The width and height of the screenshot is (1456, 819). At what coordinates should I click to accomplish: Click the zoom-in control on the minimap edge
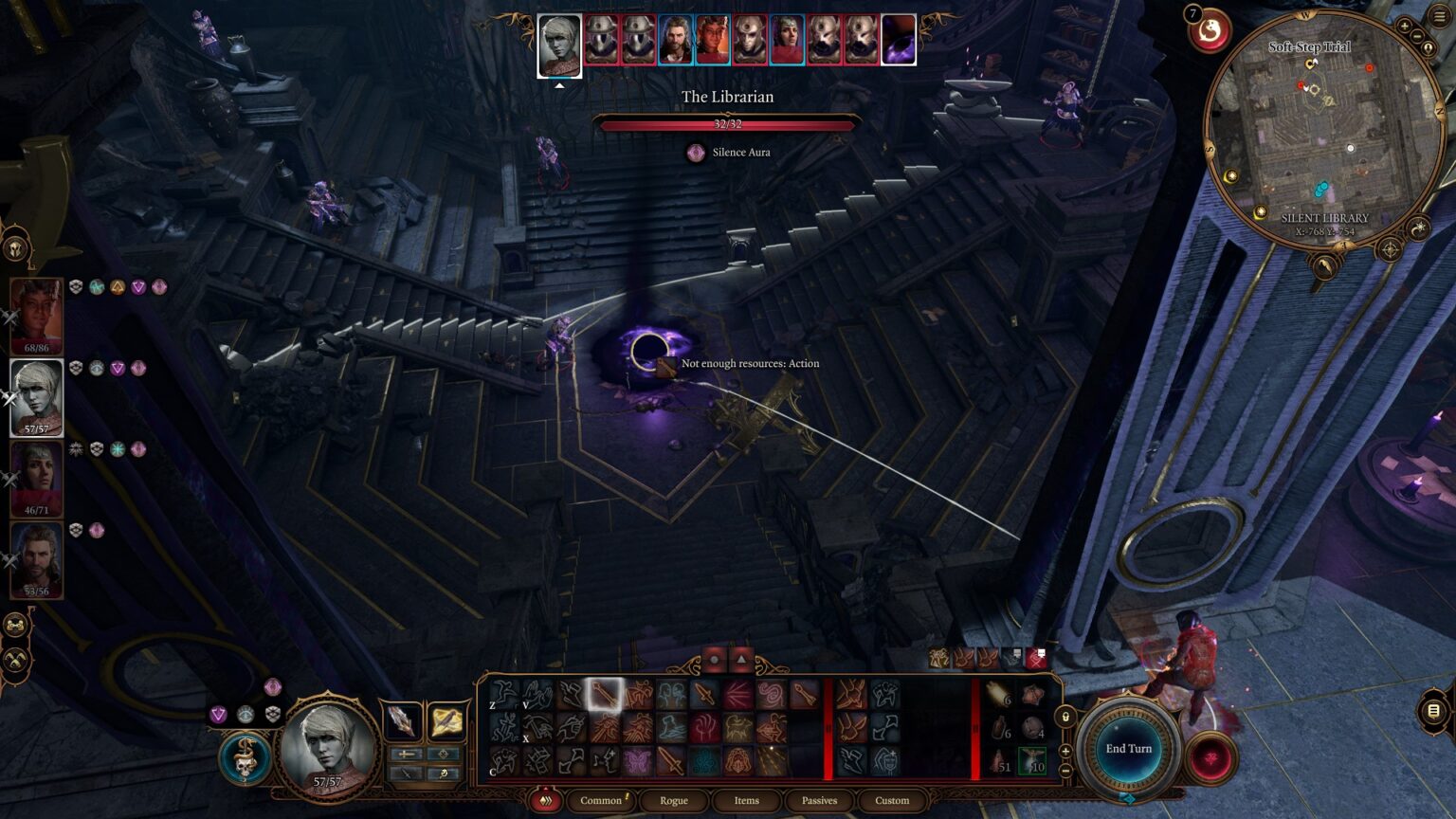1406,27
